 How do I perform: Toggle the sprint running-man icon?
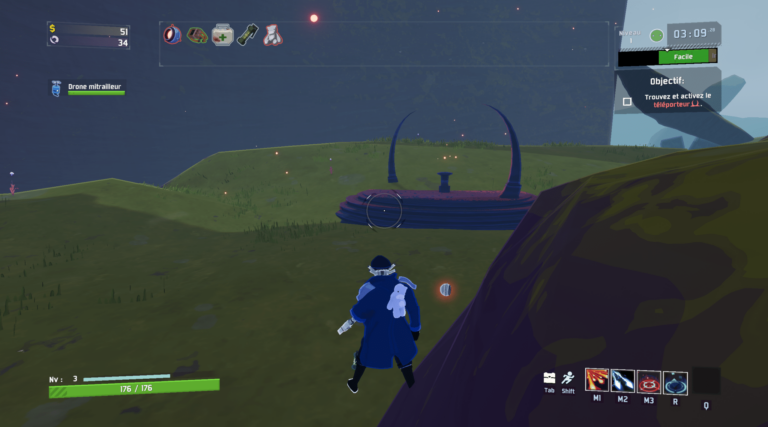click(x=568, y=378)
